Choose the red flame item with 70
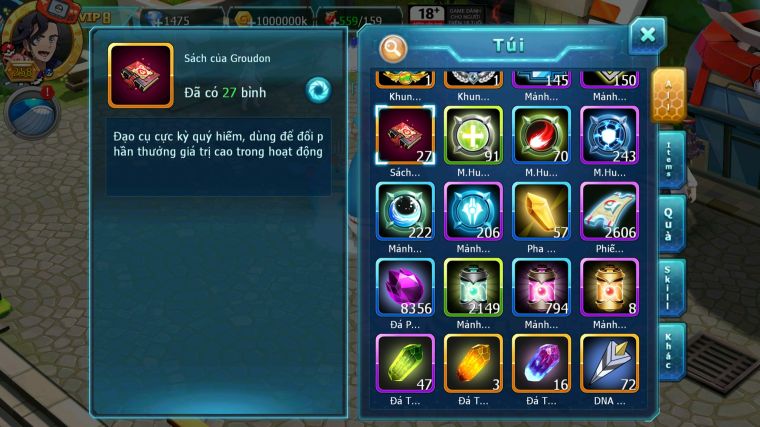The width and height of the screenshot is (760, 427). (x=541, y=134)
